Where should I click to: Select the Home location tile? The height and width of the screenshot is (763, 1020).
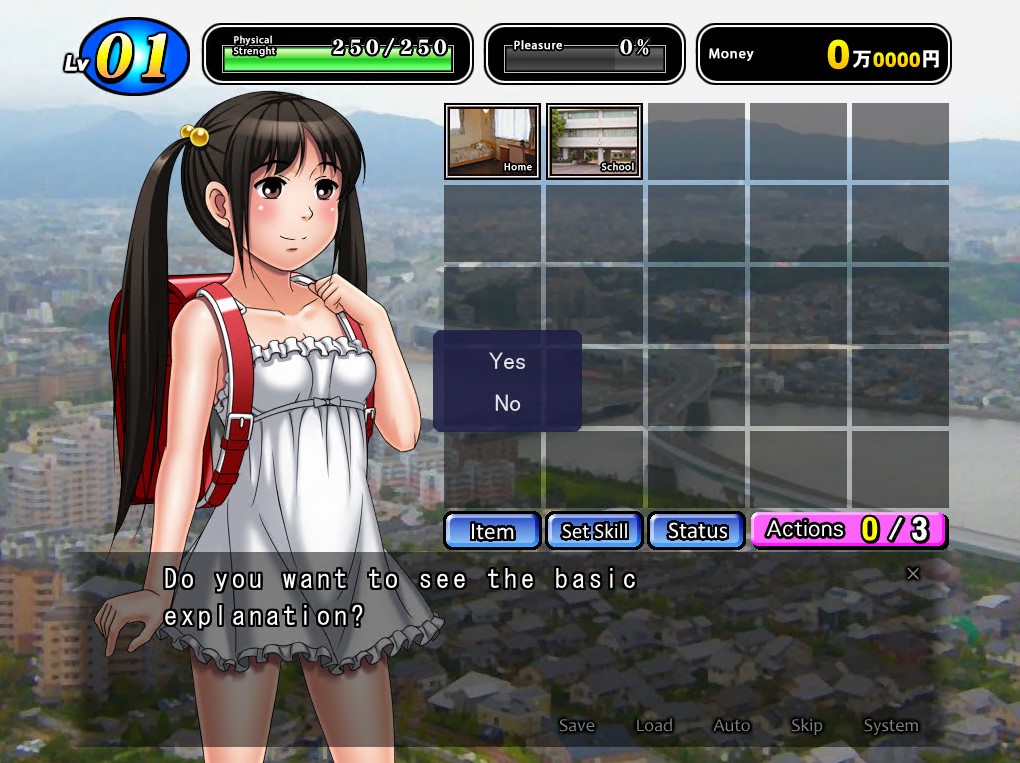(492, 141)
